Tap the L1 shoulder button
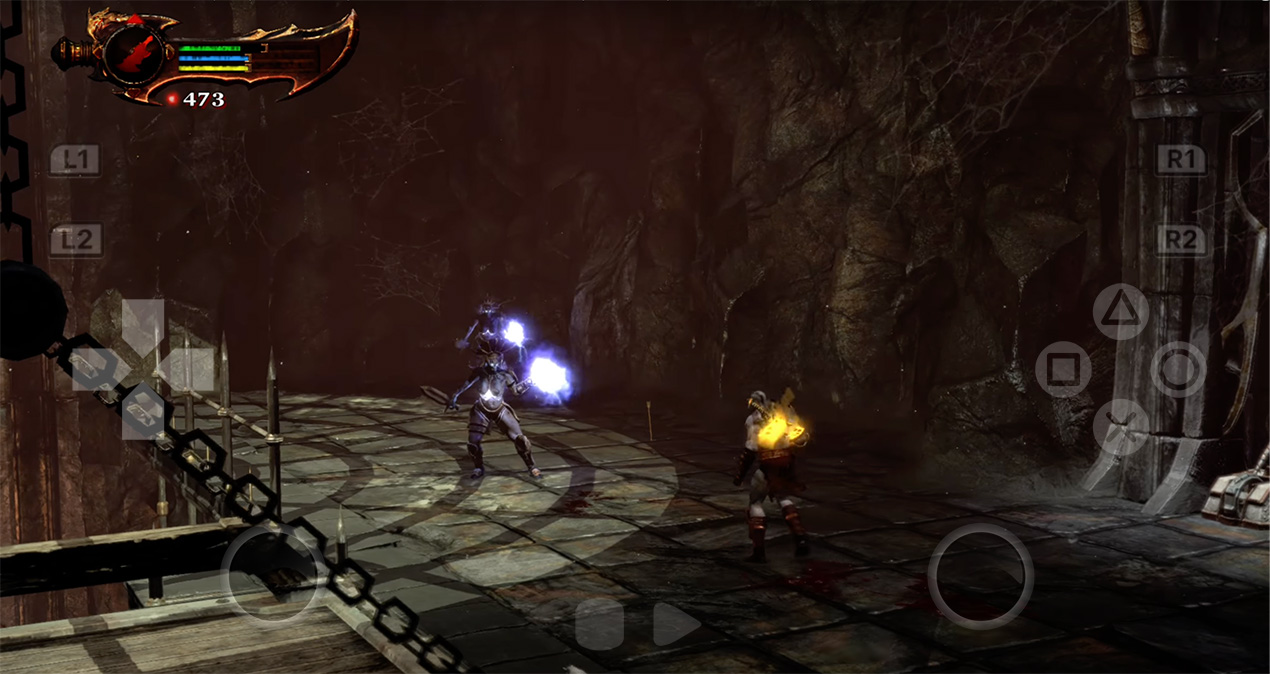 75,160
